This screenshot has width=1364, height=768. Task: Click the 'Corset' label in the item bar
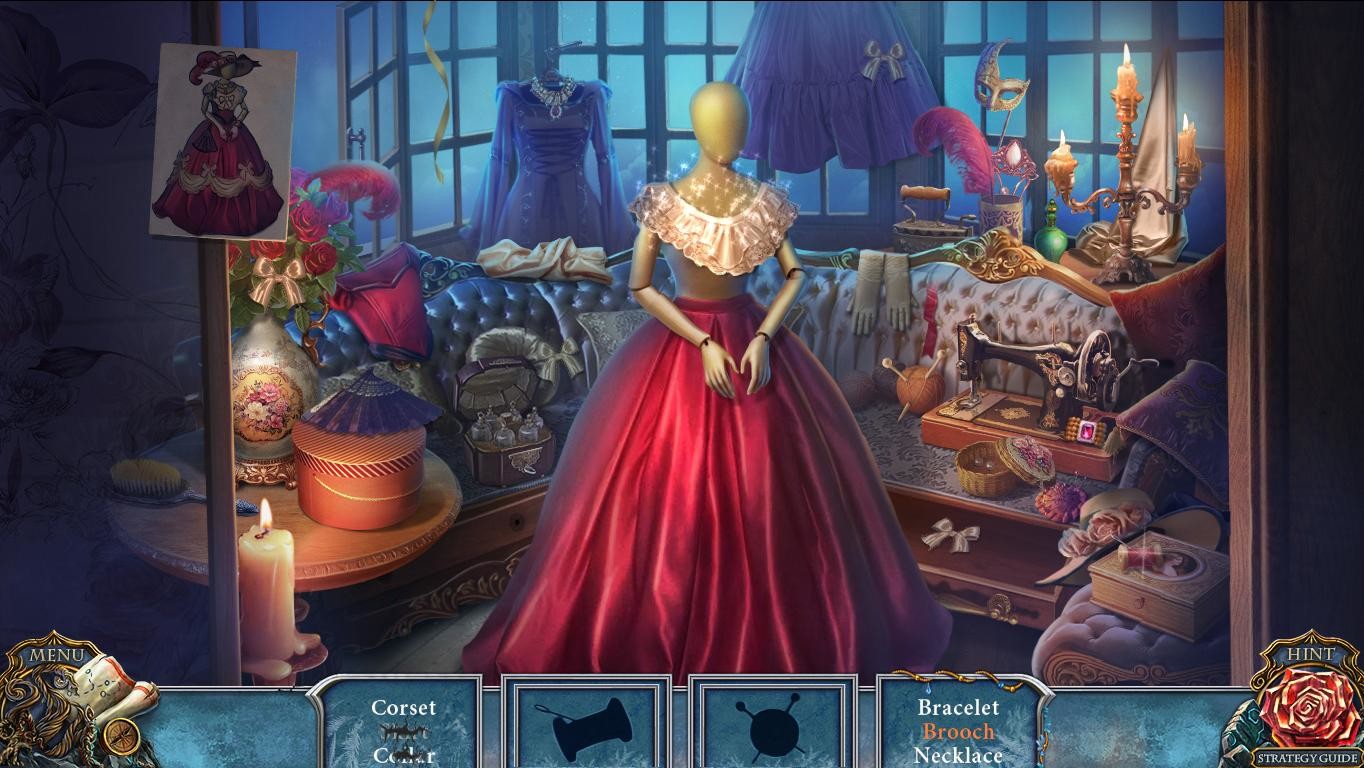(404, 707)
